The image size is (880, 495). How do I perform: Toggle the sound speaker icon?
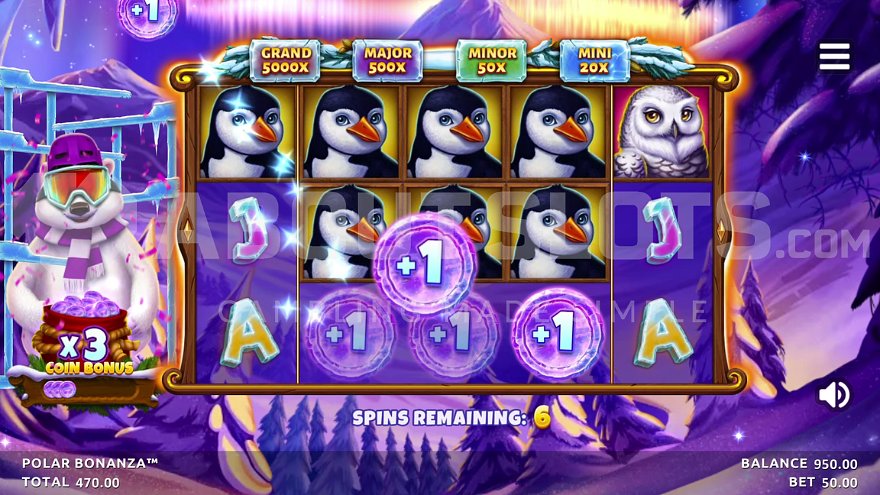(x=833, y=395)
